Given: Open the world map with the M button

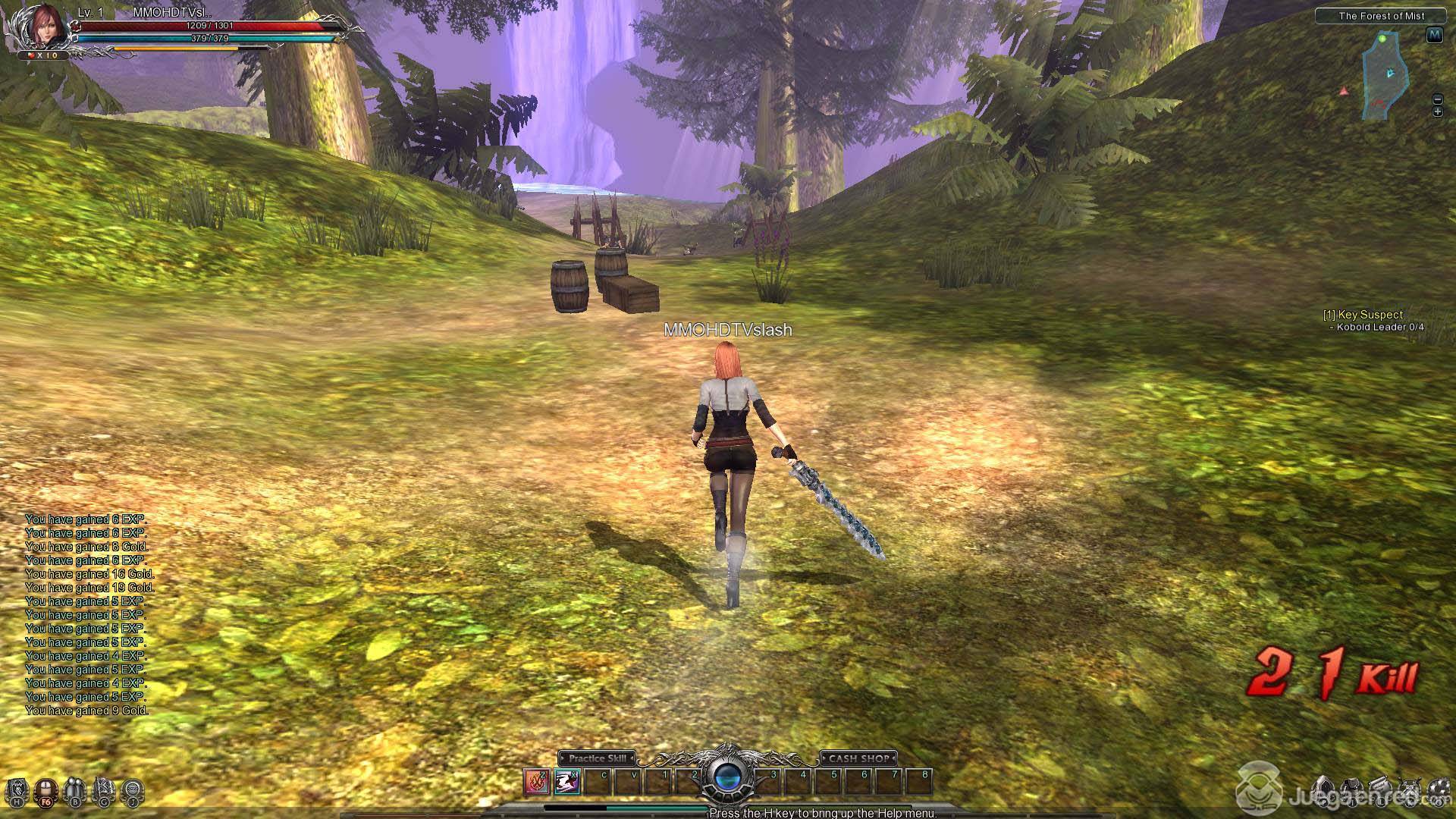Looking at the screenshot, I should 1433,35.
